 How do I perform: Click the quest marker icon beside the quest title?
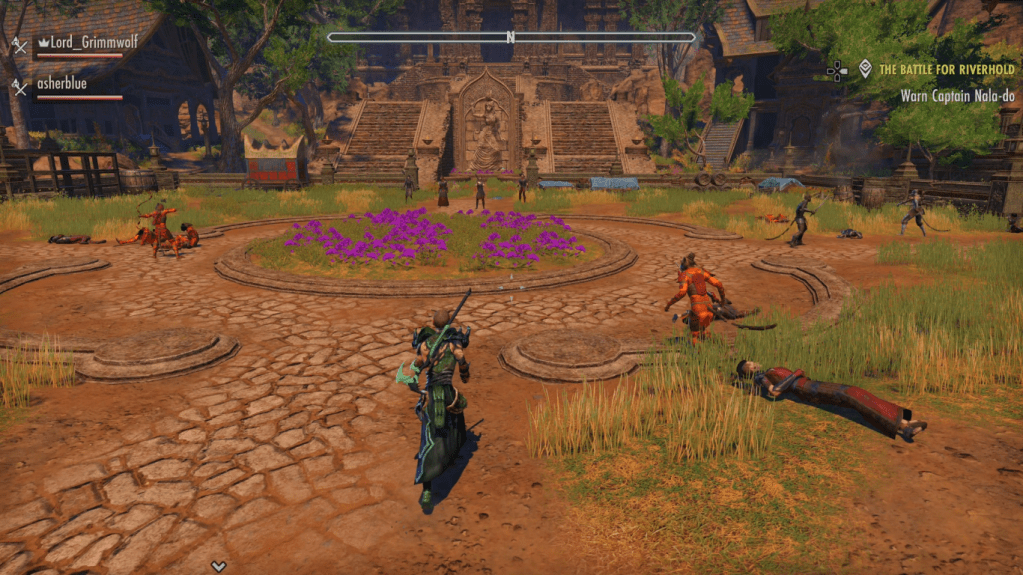pyautogui.click(x=865, y=69)
